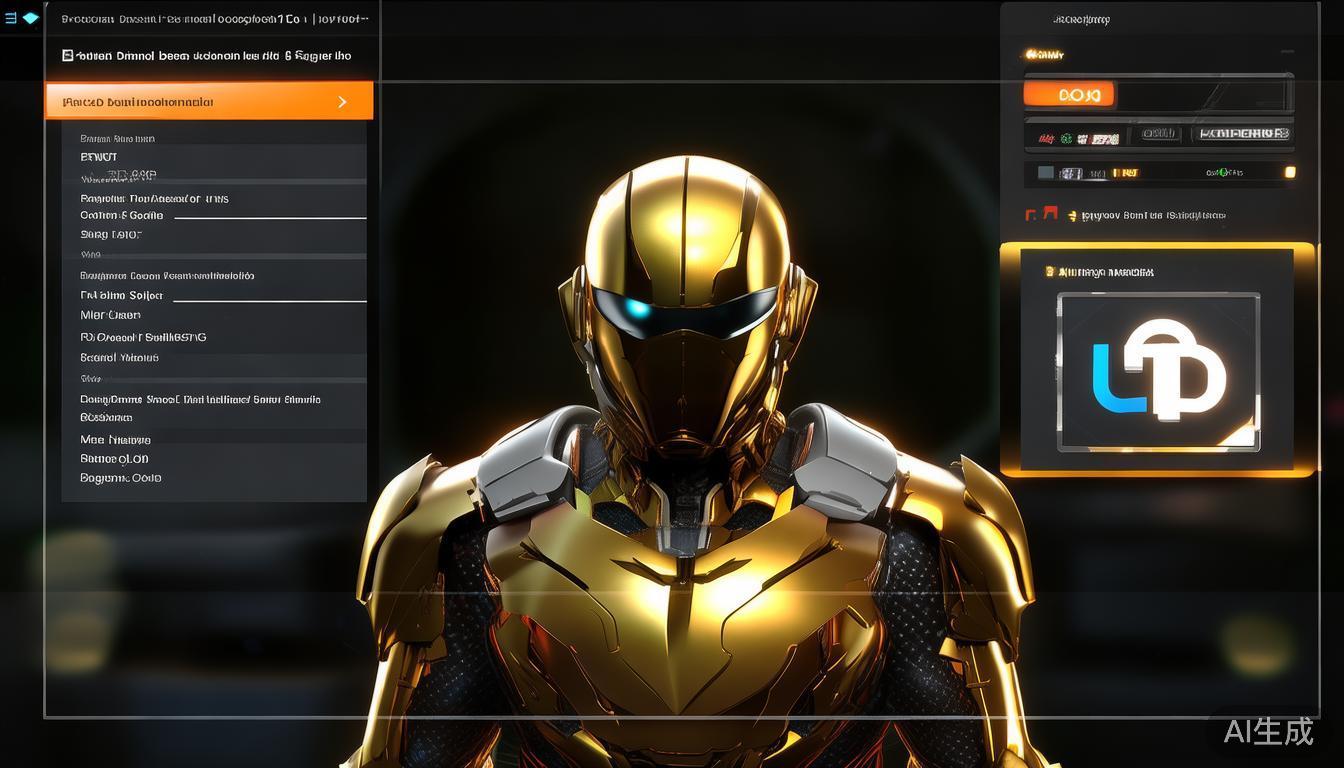Choose the bottom entry of the left menu list
1344x768 pixels.
pyautogui.click(x=121, y=478)
